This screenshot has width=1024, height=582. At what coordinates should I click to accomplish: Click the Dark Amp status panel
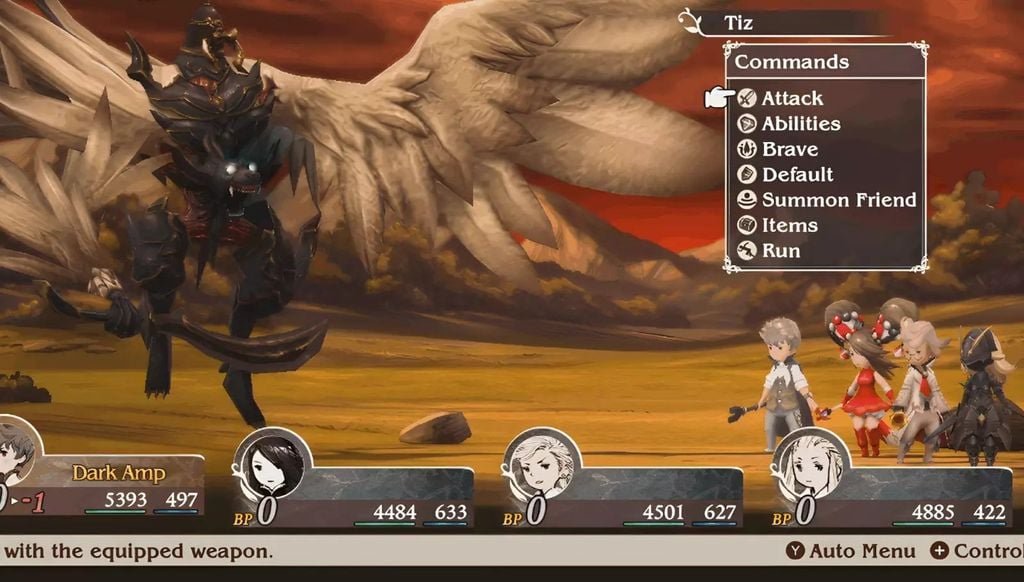tap(119, 473)
